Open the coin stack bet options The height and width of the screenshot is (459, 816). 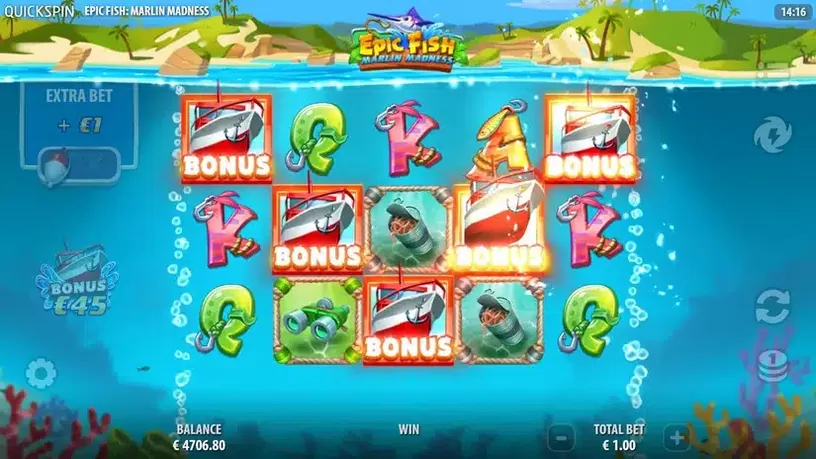click(x=772, y=364)
